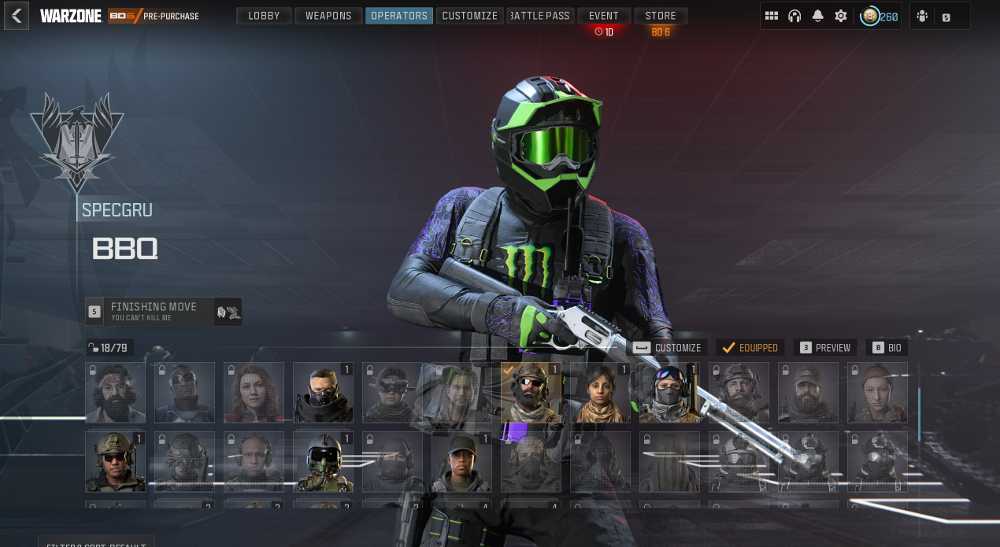Change the Finishing Move selection
1000x547 pixels.
163,311
